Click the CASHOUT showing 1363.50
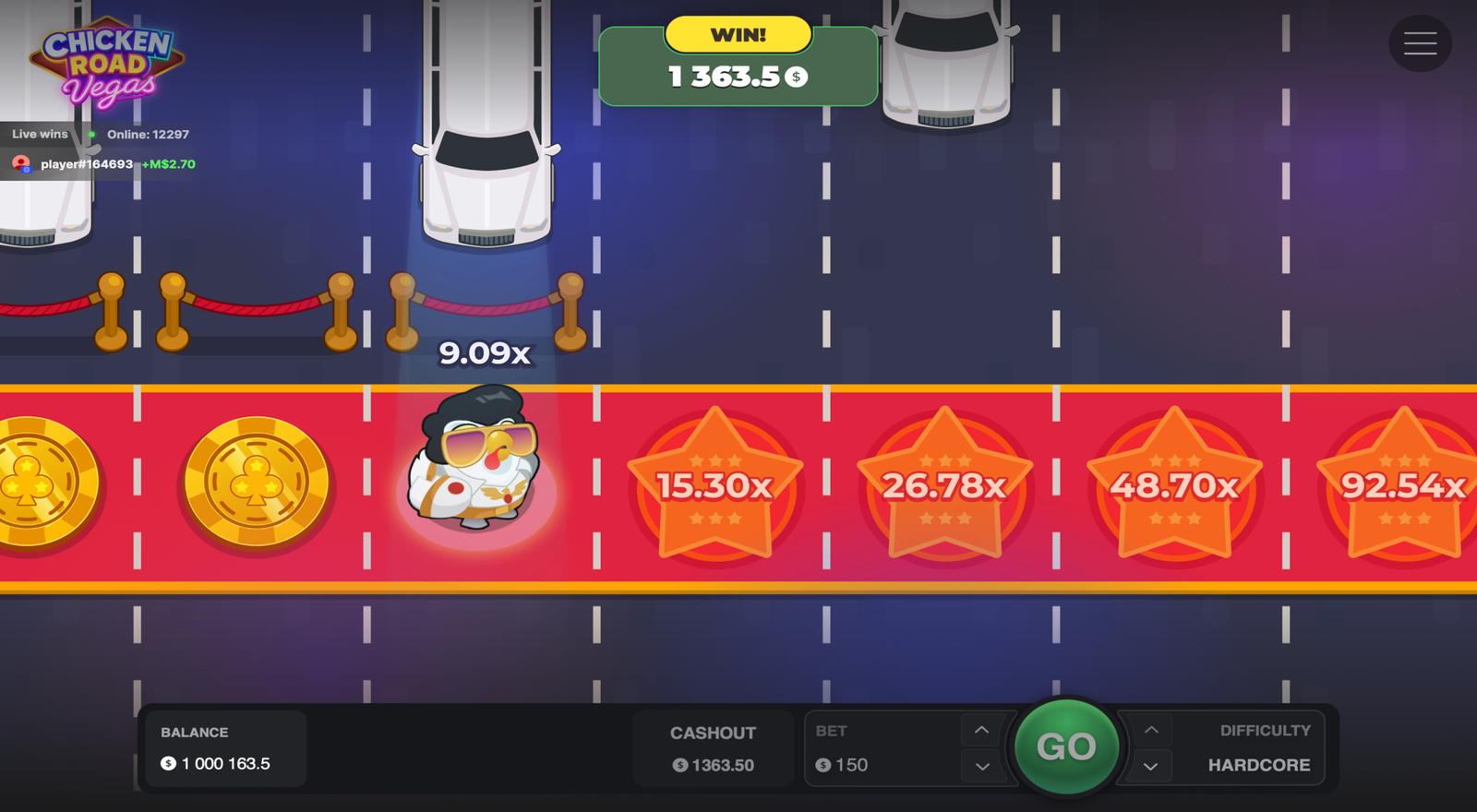 (x=713, y=747)
